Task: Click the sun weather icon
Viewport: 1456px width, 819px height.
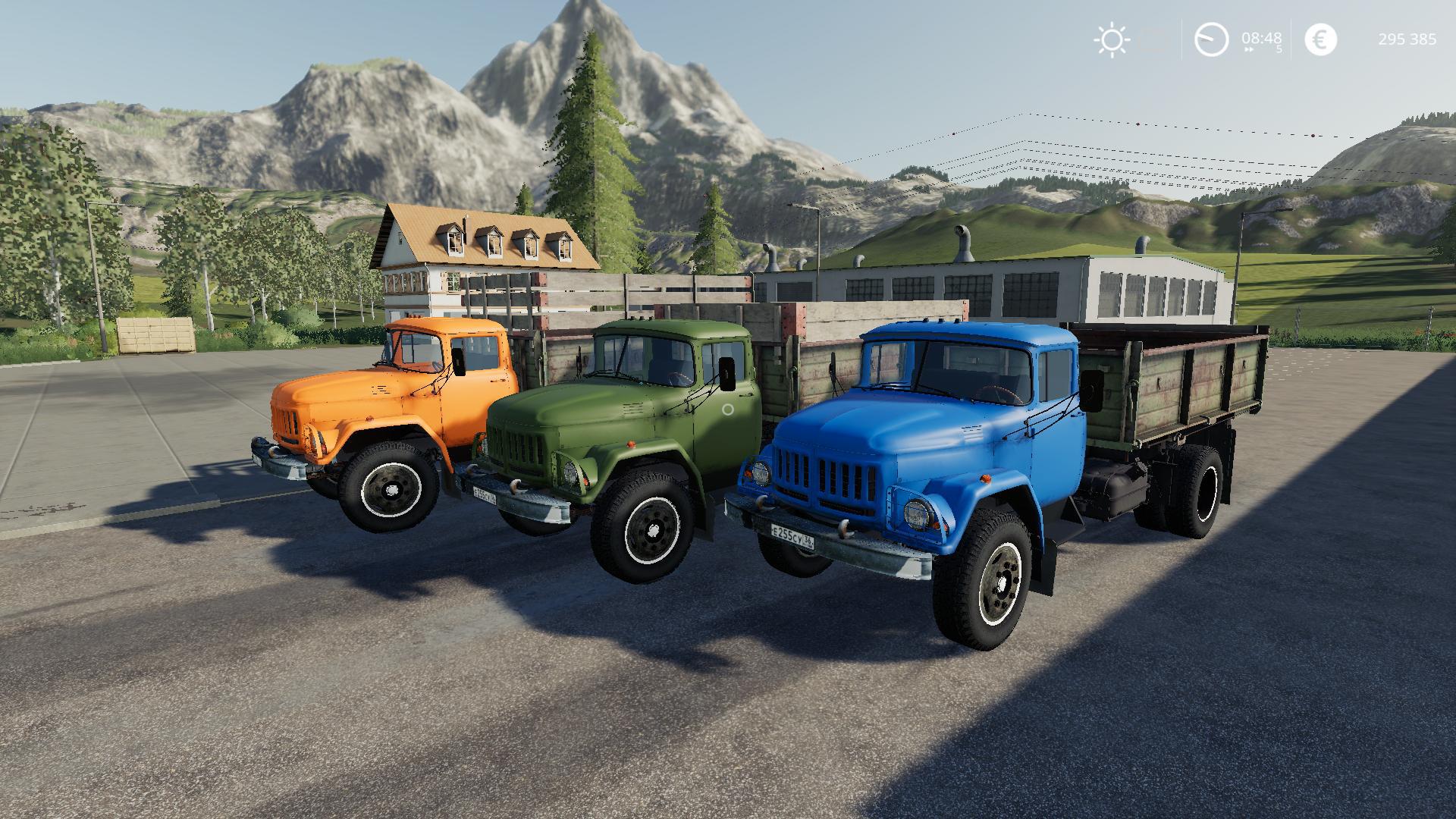Action: click(x=1111, y=39)
